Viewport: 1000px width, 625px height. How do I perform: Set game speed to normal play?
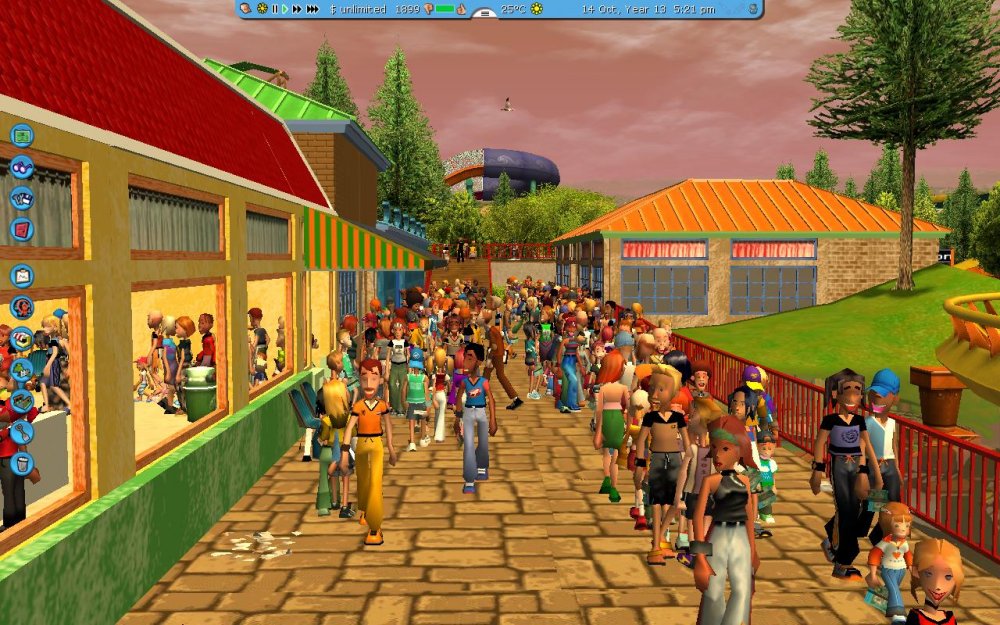285,9
